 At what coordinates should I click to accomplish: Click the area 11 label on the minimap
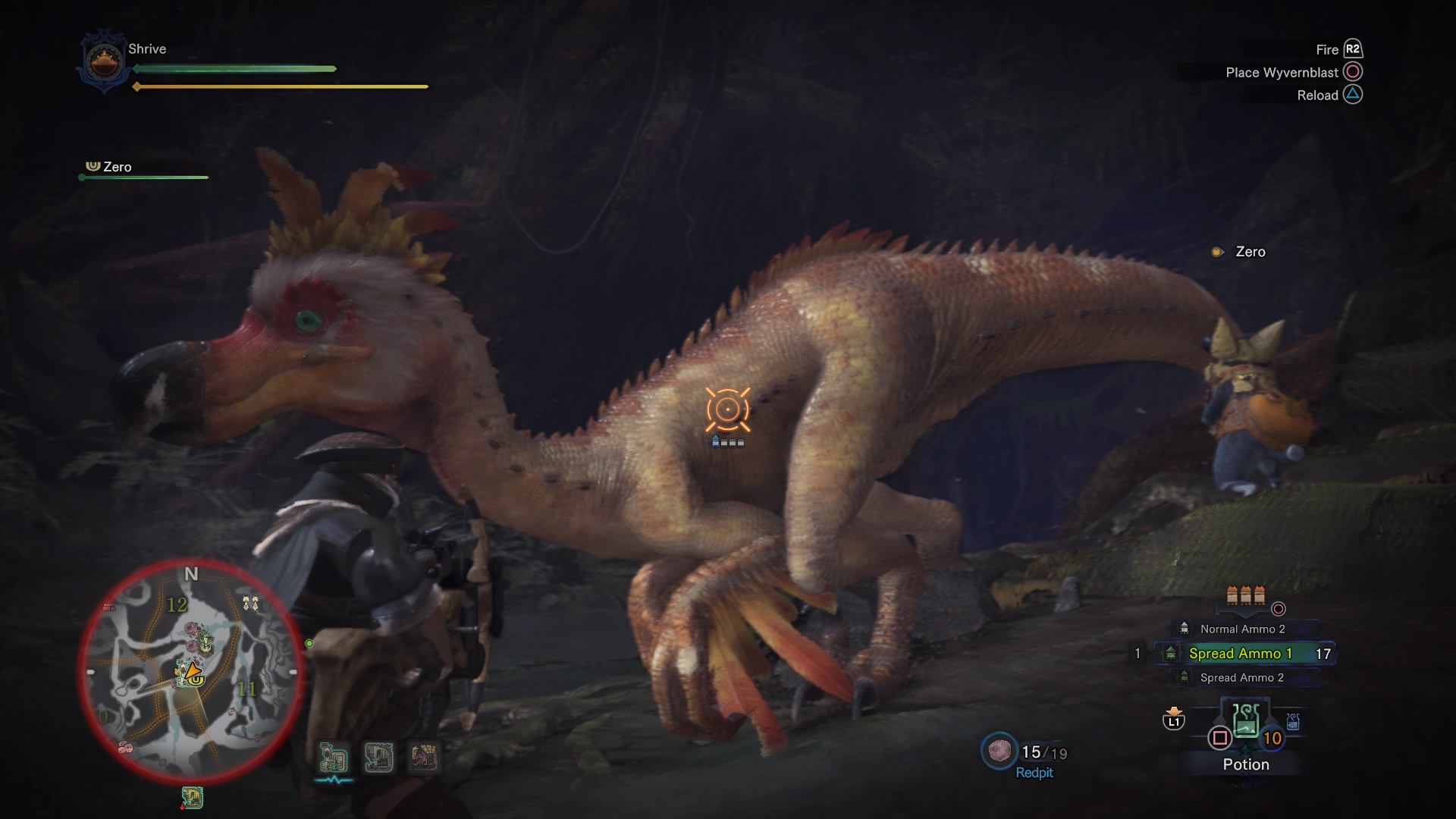tap(247, 689)
